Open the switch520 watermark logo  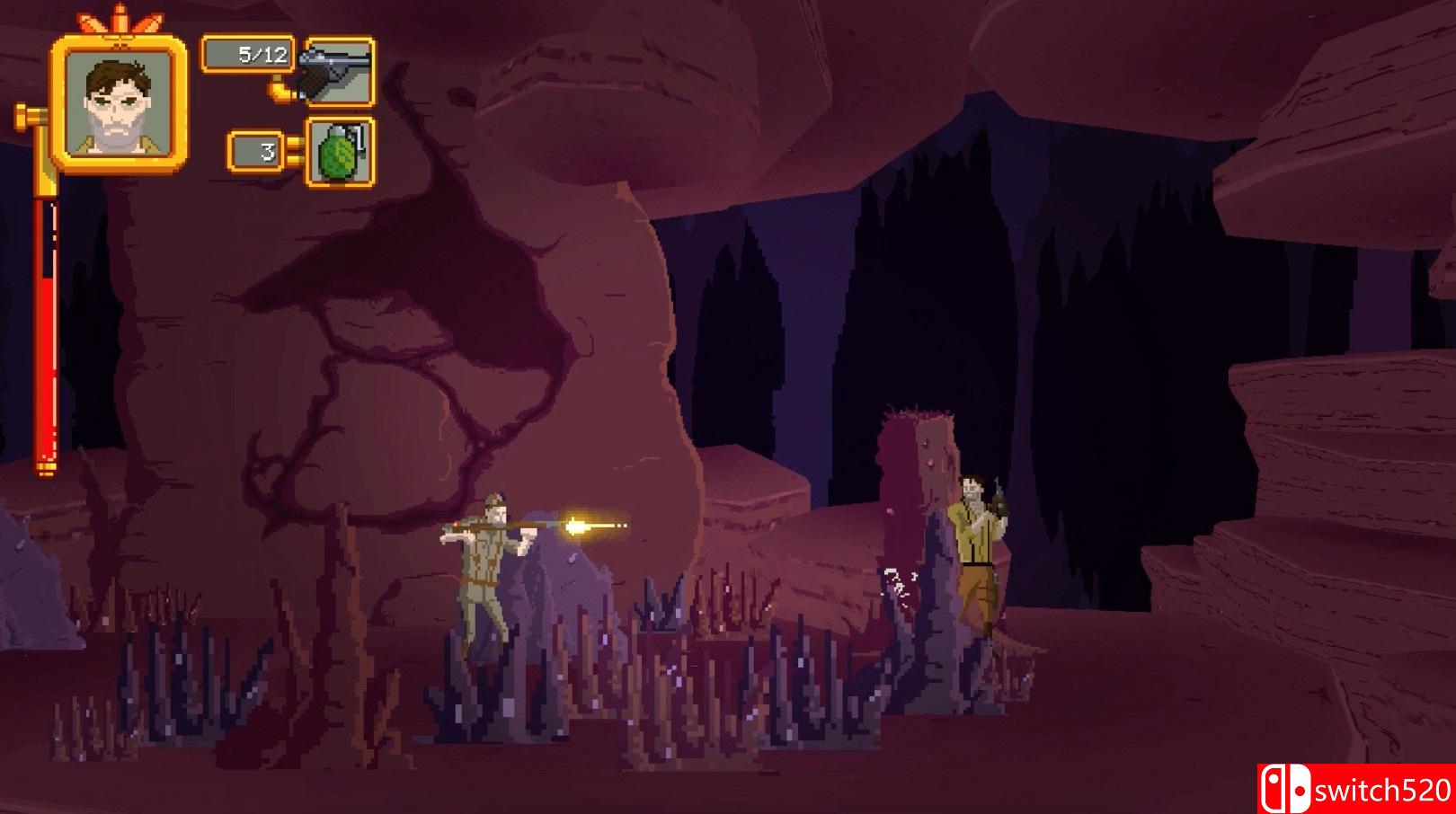(1356, 789)
